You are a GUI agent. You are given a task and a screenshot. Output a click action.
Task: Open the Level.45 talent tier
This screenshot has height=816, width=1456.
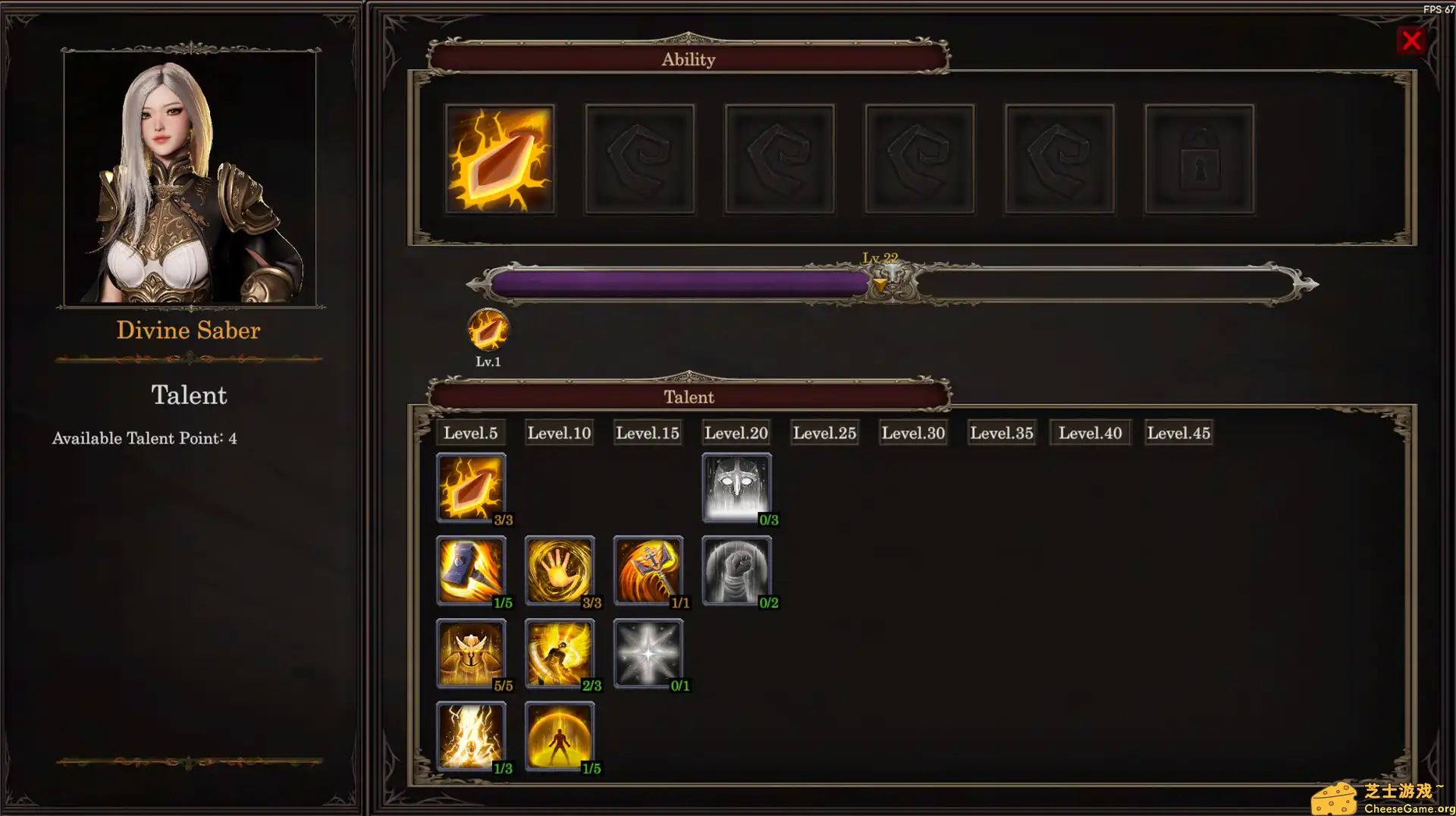coord(1178,432)
